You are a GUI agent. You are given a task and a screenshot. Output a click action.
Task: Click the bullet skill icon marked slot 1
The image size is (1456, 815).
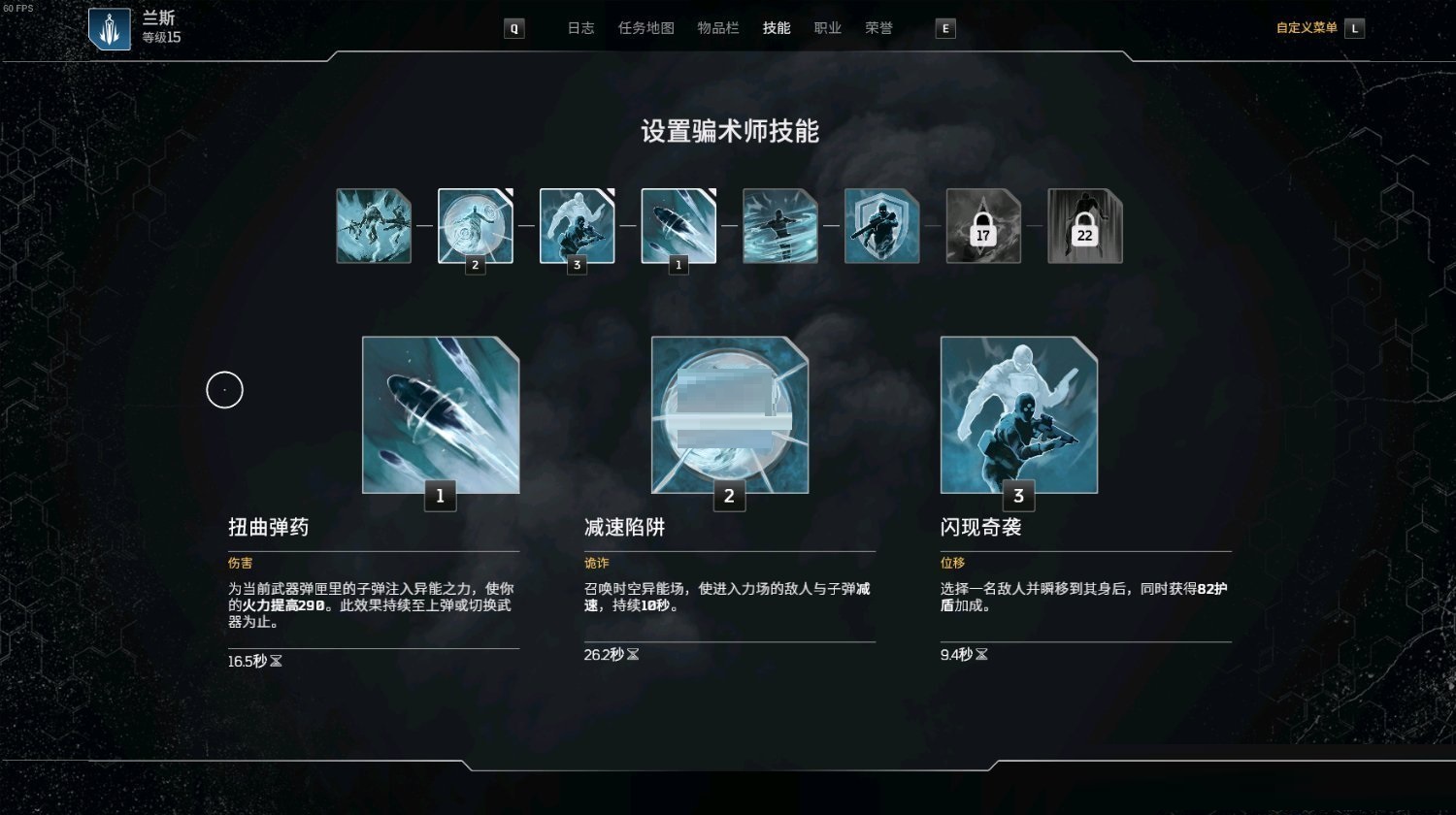click(x=678, y=225)
